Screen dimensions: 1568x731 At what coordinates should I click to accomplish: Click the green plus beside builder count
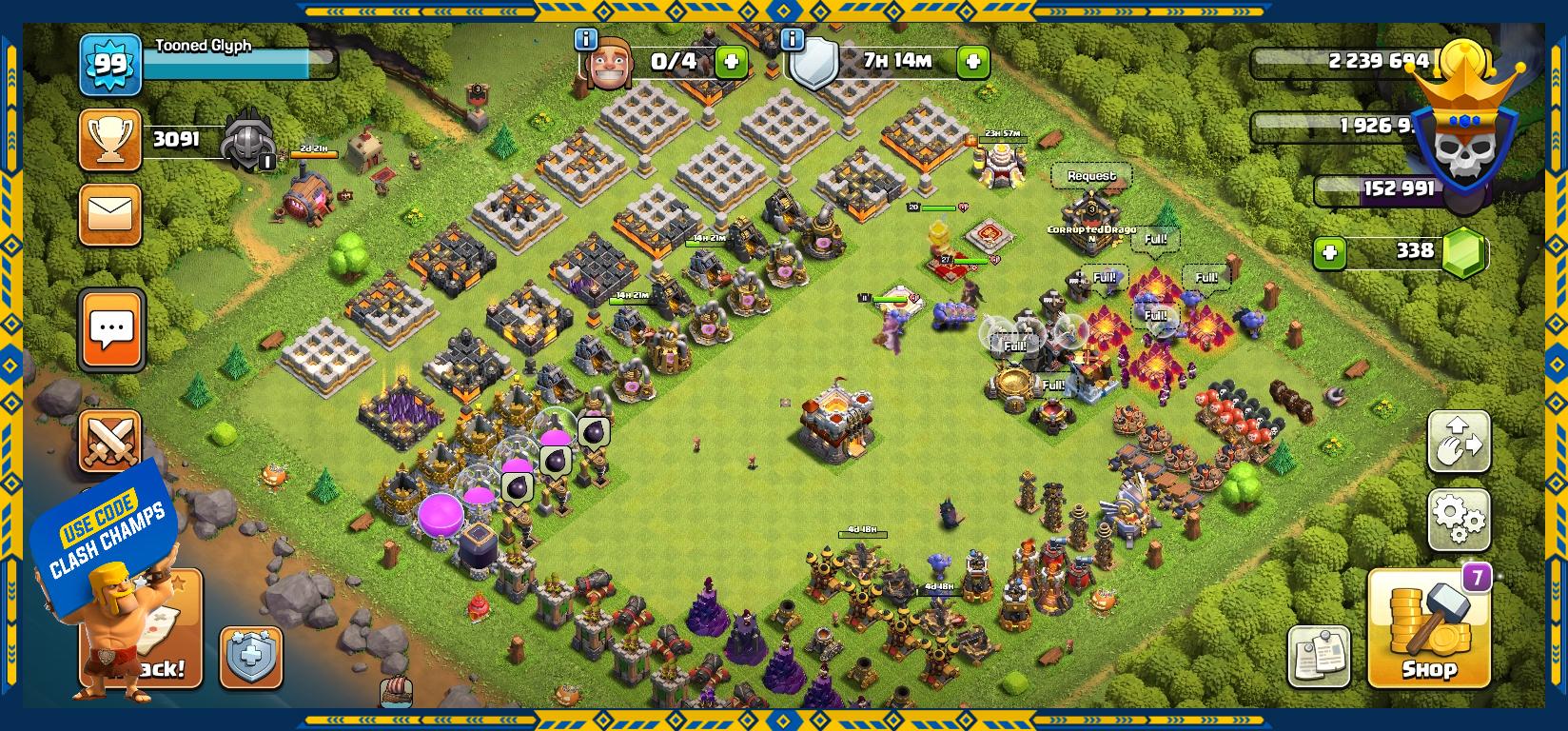[x=731, y=63]
